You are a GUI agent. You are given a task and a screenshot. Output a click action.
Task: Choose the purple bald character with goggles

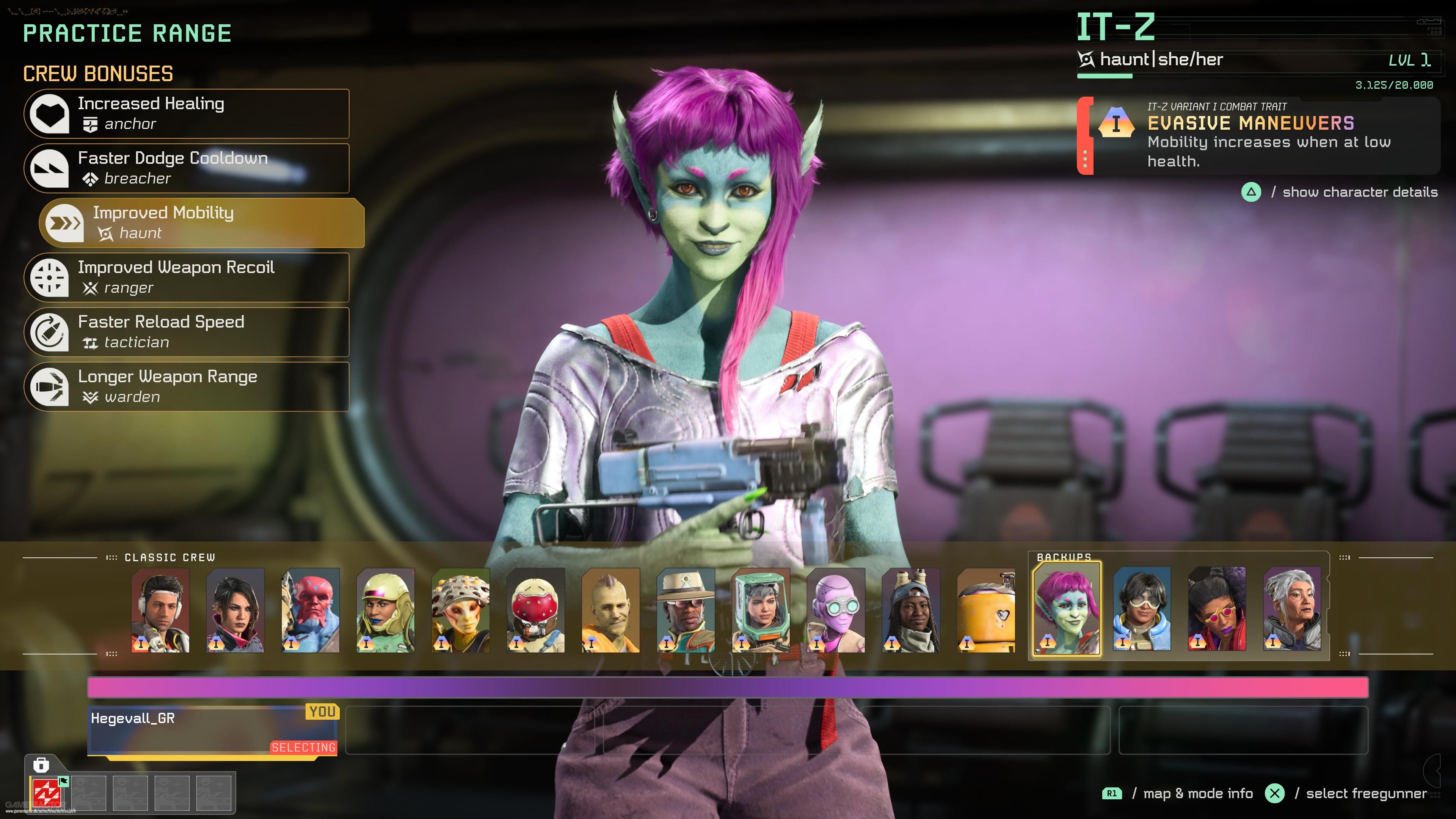tap(836, 611)
